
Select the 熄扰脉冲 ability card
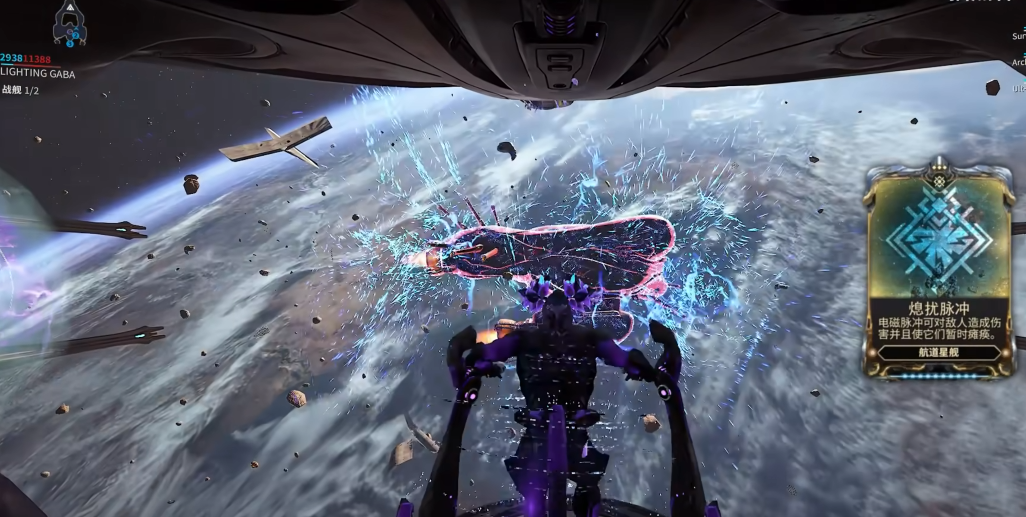[x=940, y=270]
